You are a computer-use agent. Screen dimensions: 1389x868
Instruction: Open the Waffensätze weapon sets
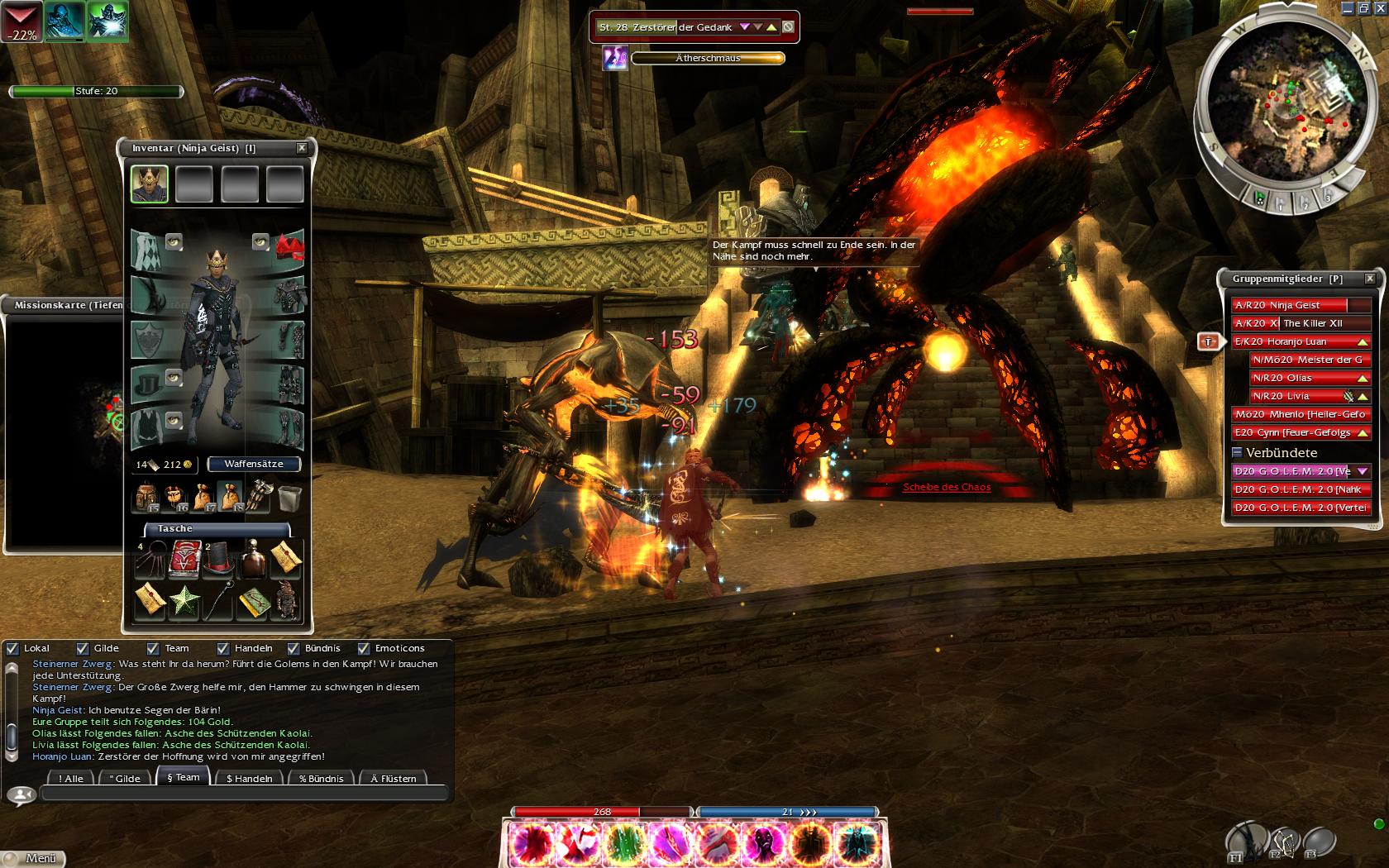(254, 464)
